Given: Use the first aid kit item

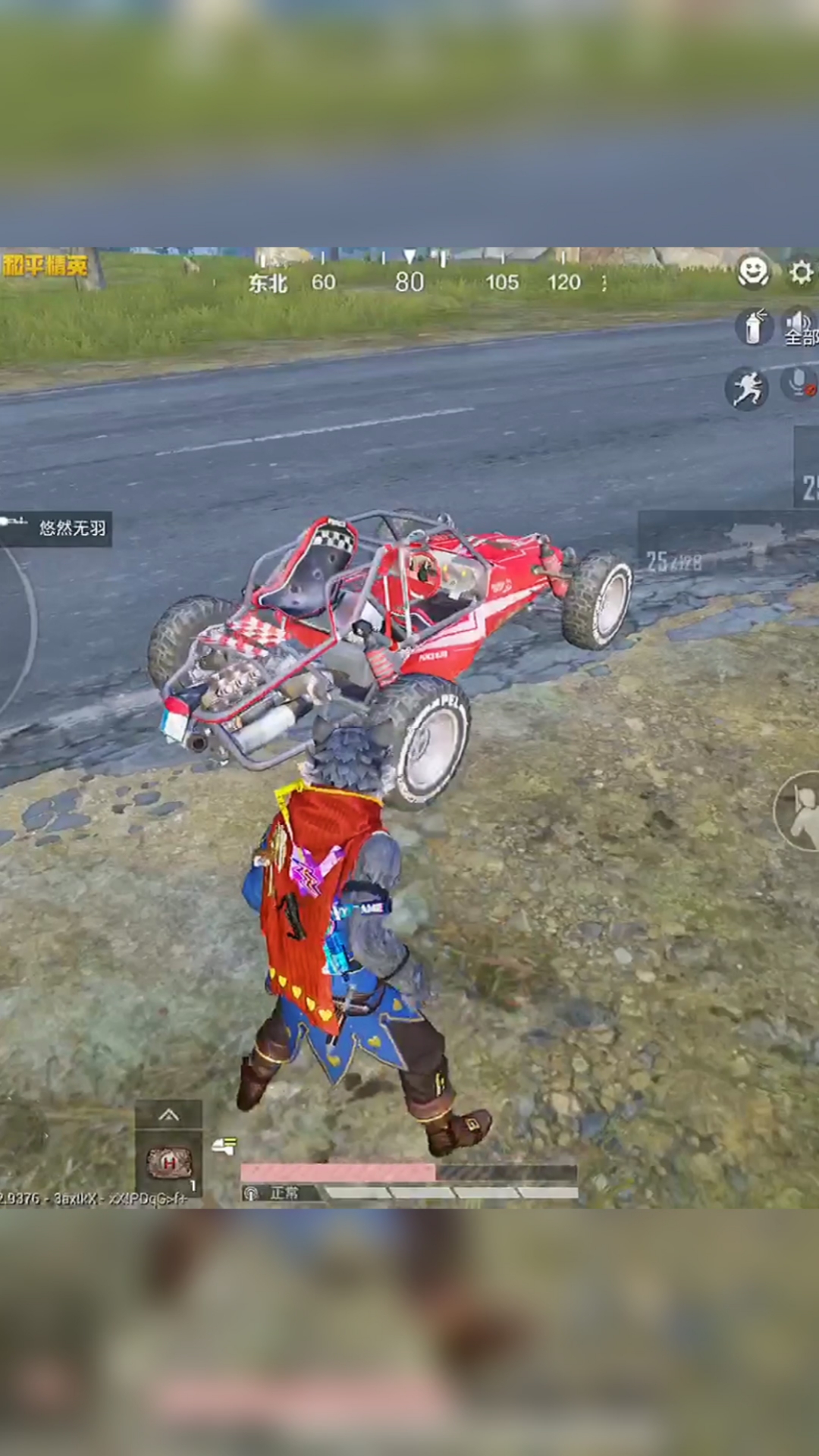Looking at the screenshot, I should tap(168, 1163).
